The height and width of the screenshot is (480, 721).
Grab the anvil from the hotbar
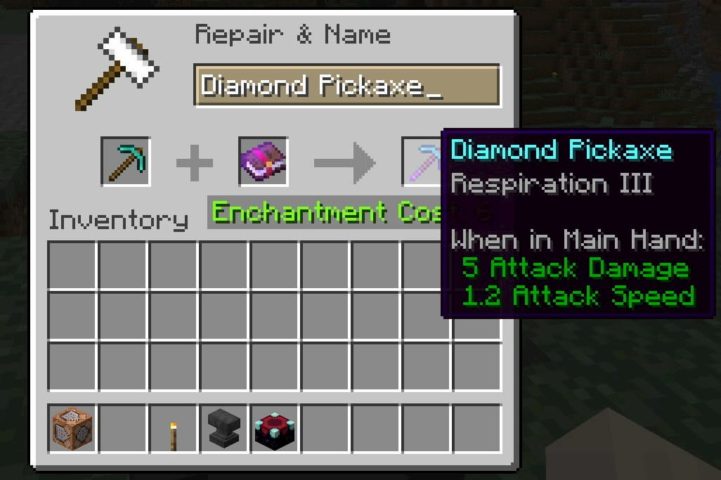225,429
